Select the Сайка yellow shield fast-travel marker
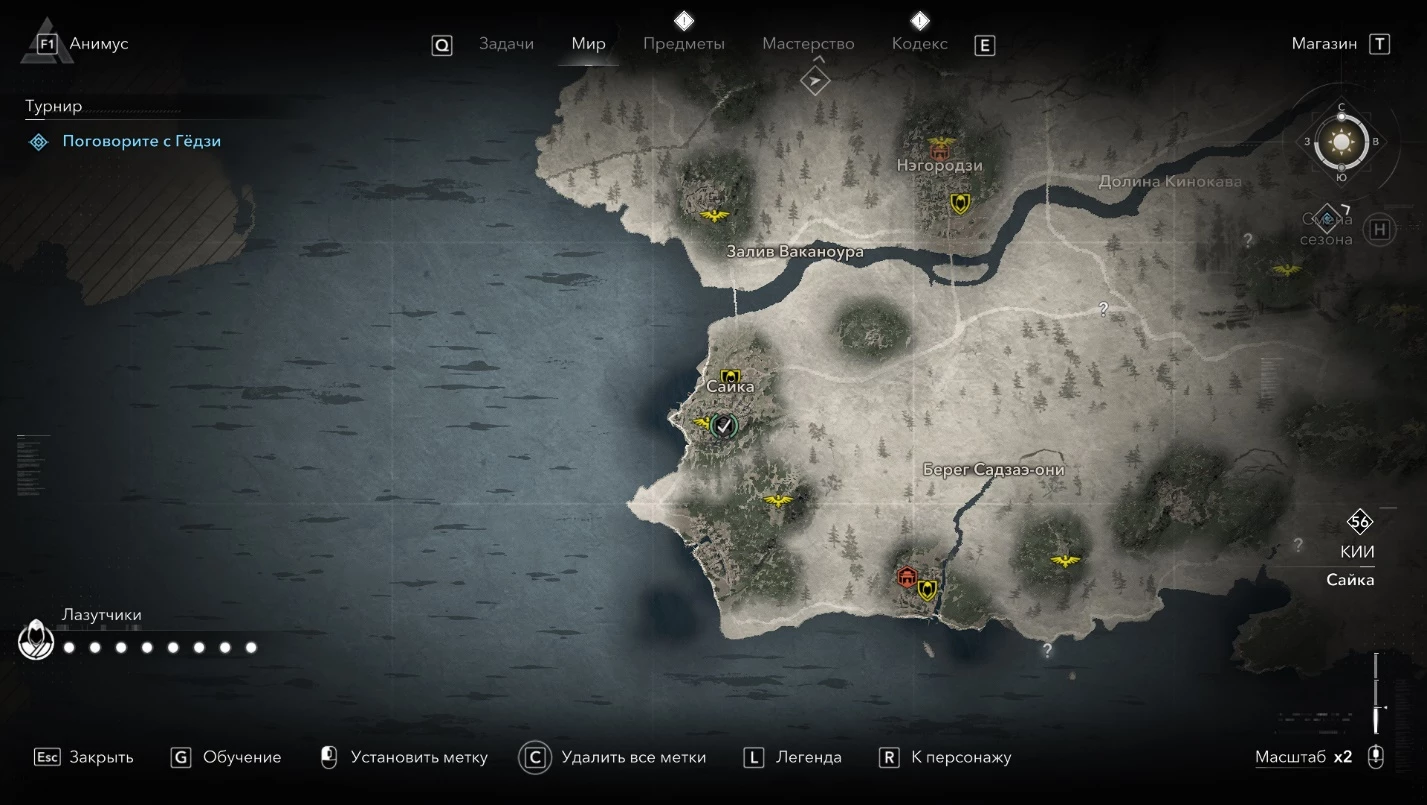 (730, 376)
